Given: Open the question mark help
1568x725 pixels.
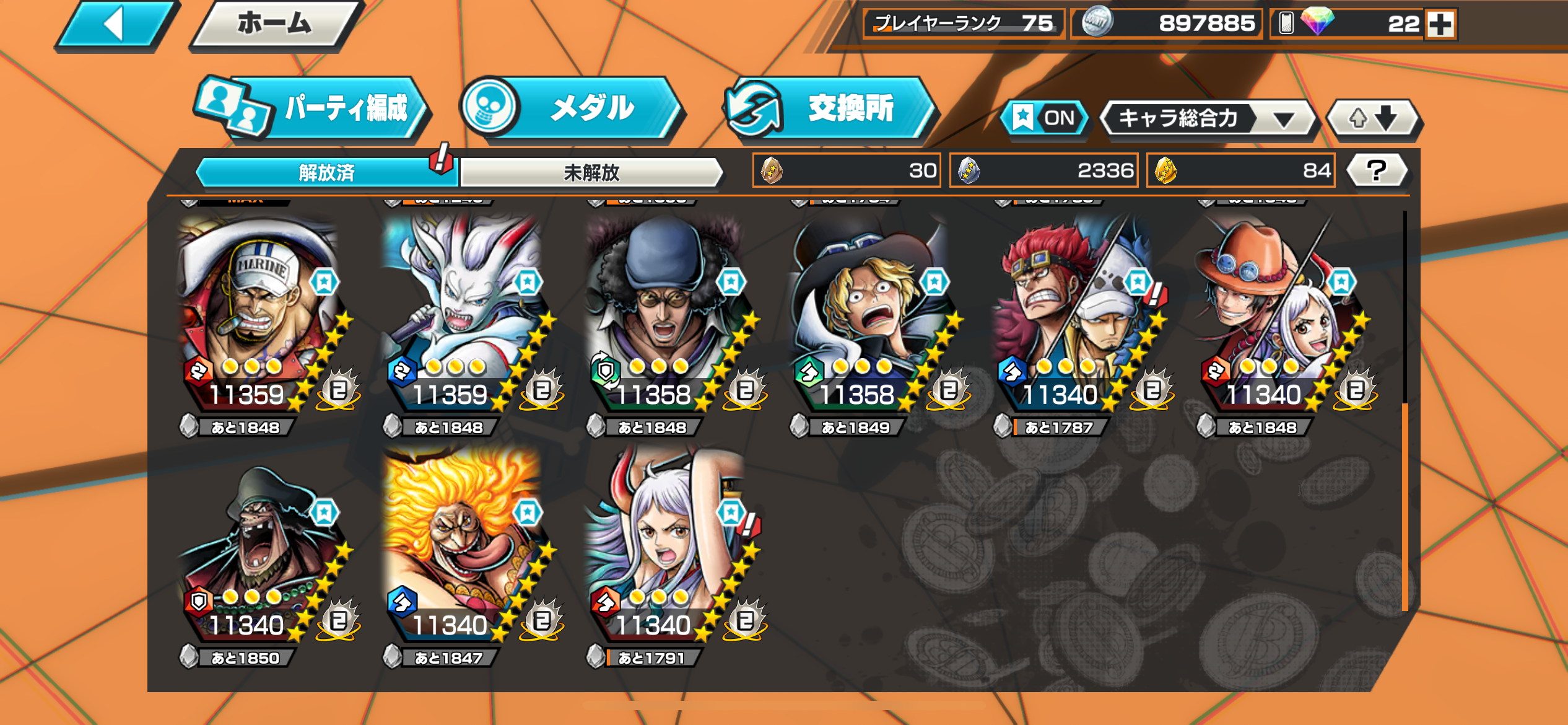Looking at the screenshot, I should (x=1376, y=170).
